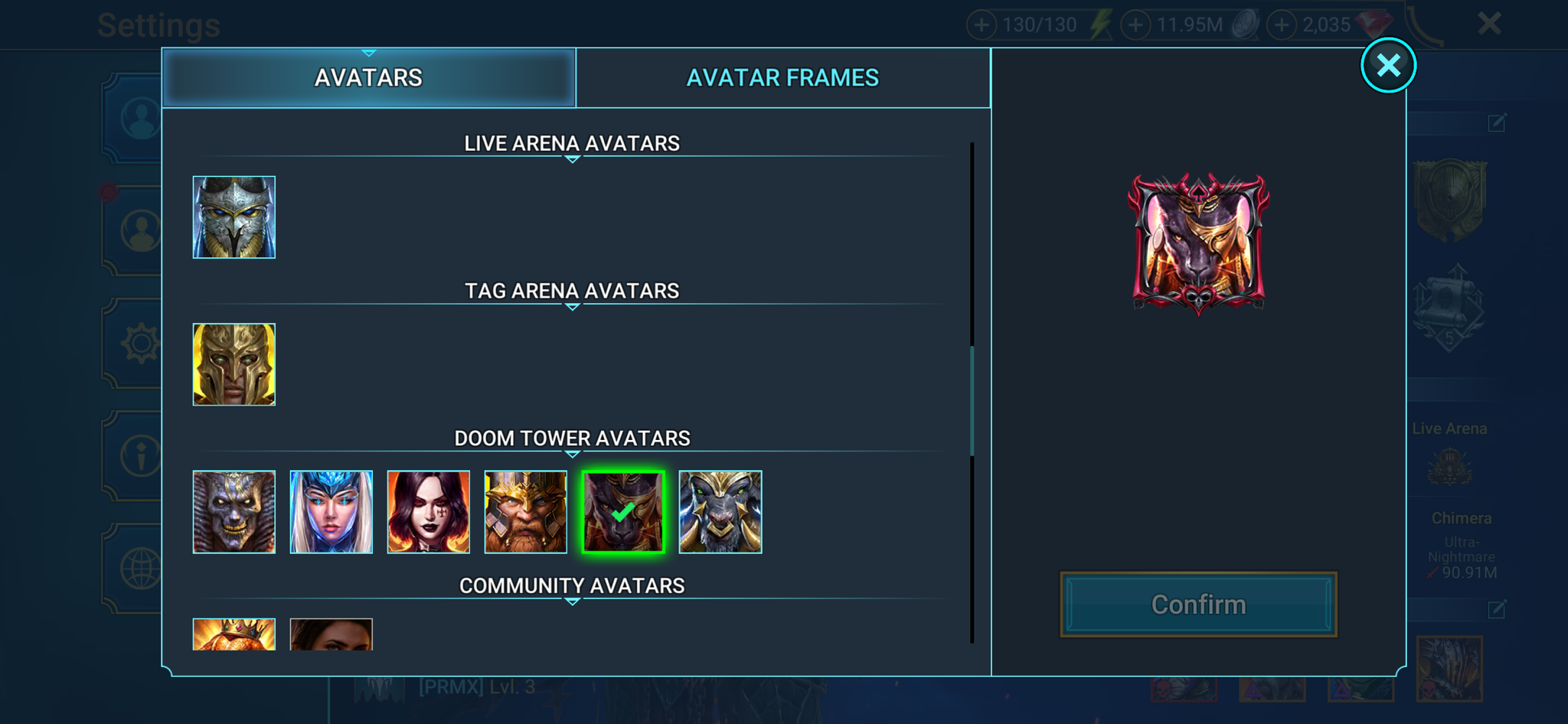Collapse the Live Arena Avatars section
The image size is (1568, 724).
click(572, 158)
